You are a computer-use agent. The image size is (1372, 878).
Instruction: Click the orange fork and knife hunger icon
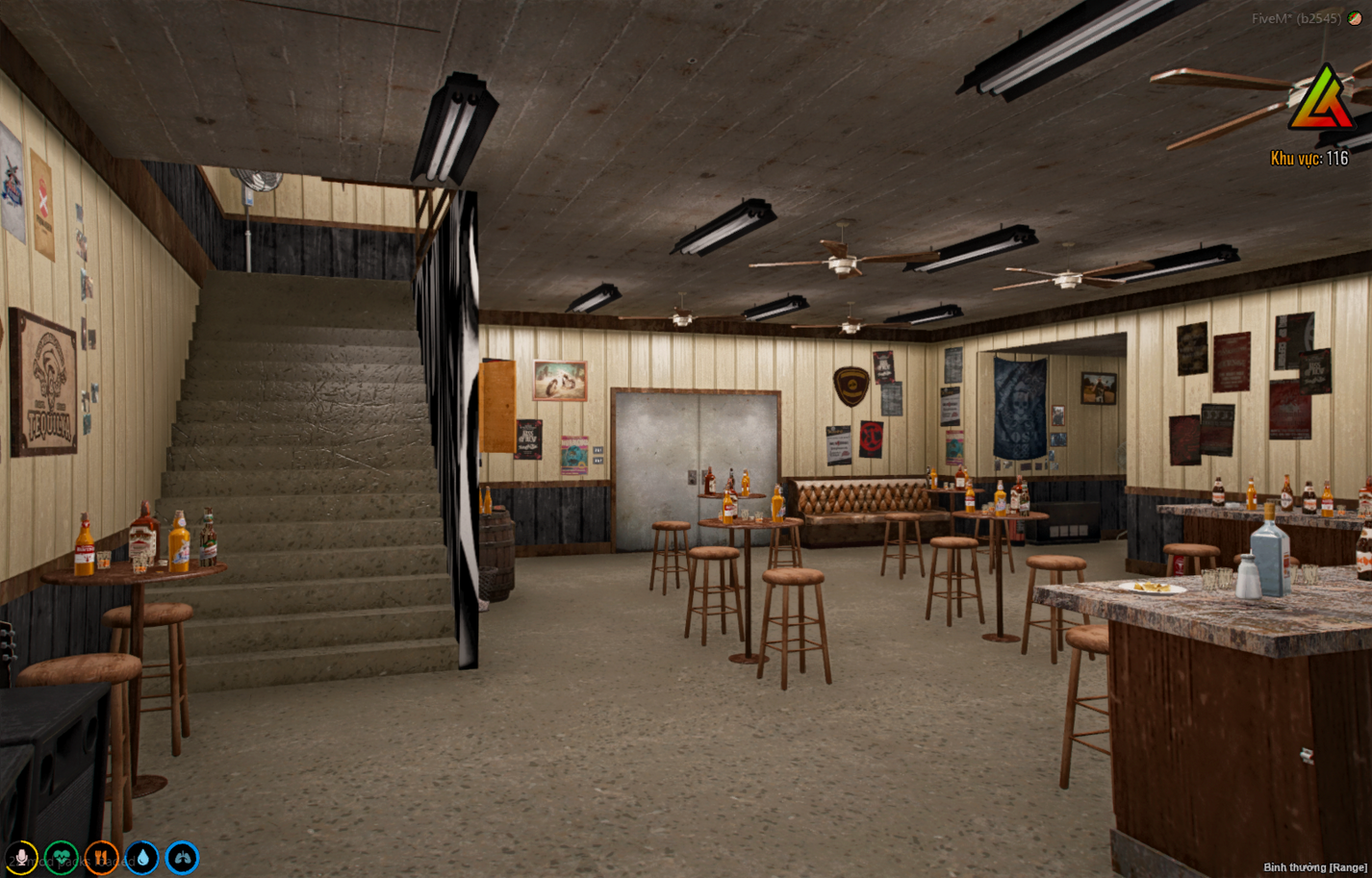point(101,857)
